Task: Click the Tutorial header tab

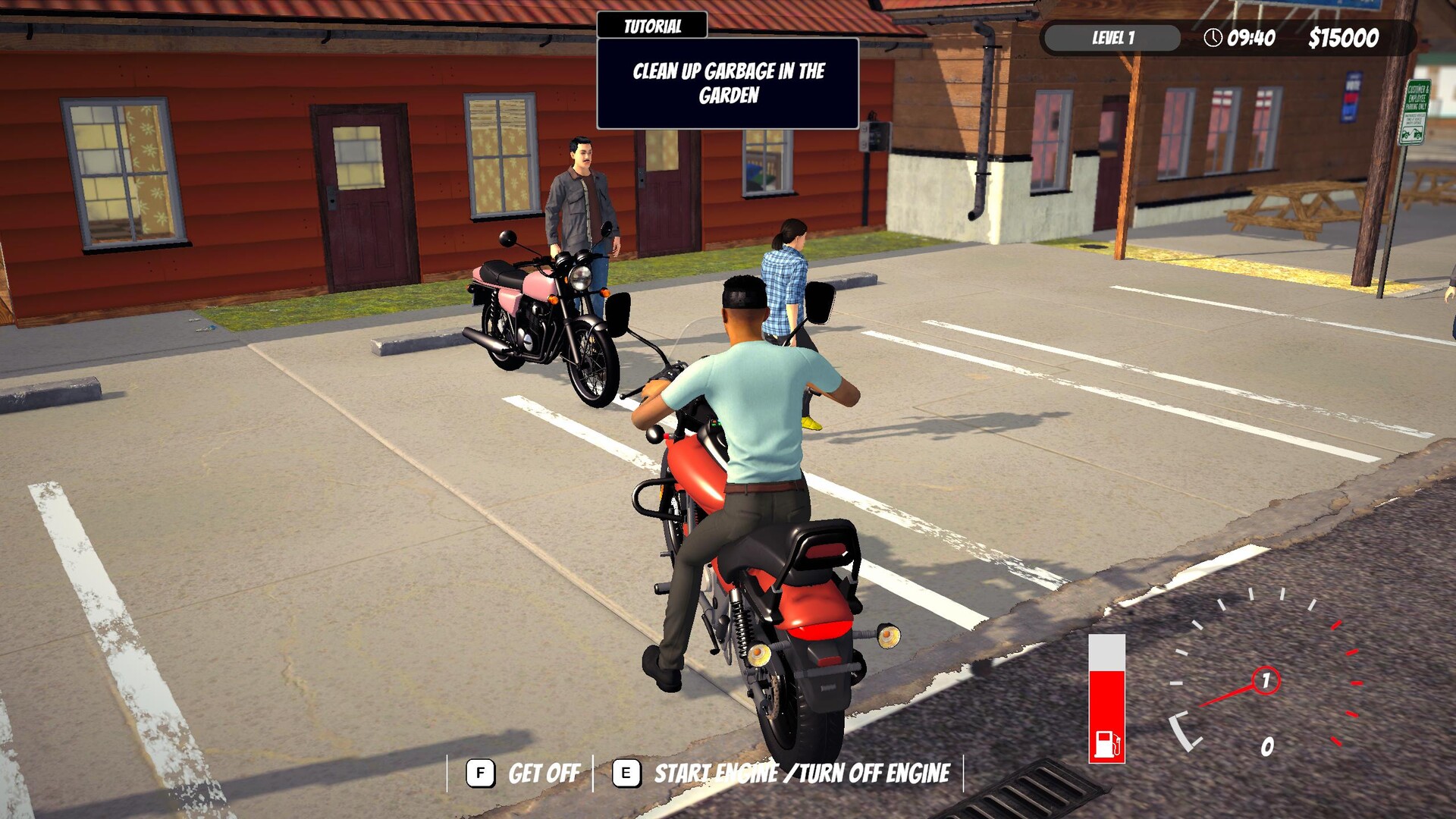Action: 652,26
